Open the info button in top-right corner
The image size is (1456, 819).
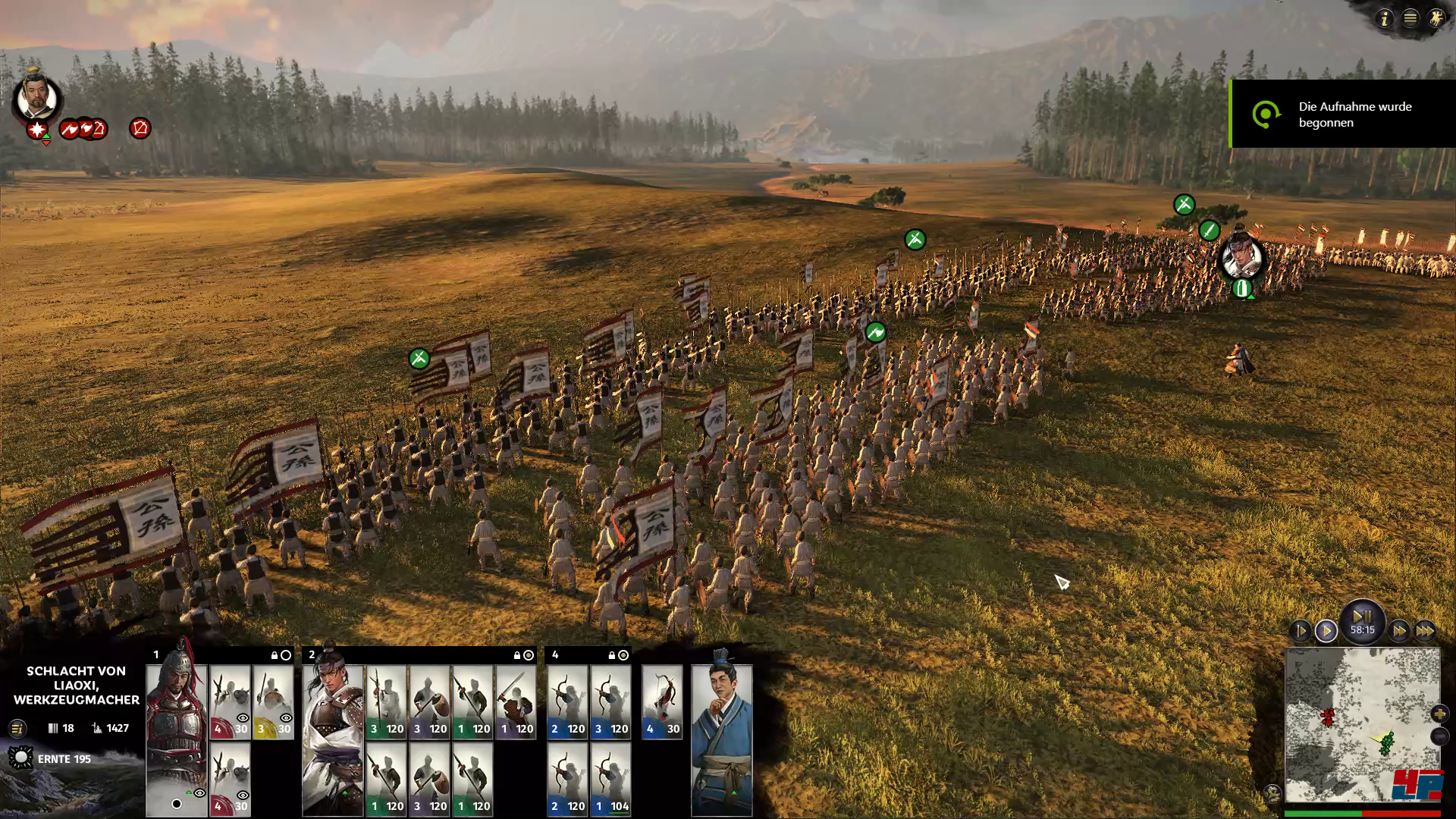click(1385, 18)
